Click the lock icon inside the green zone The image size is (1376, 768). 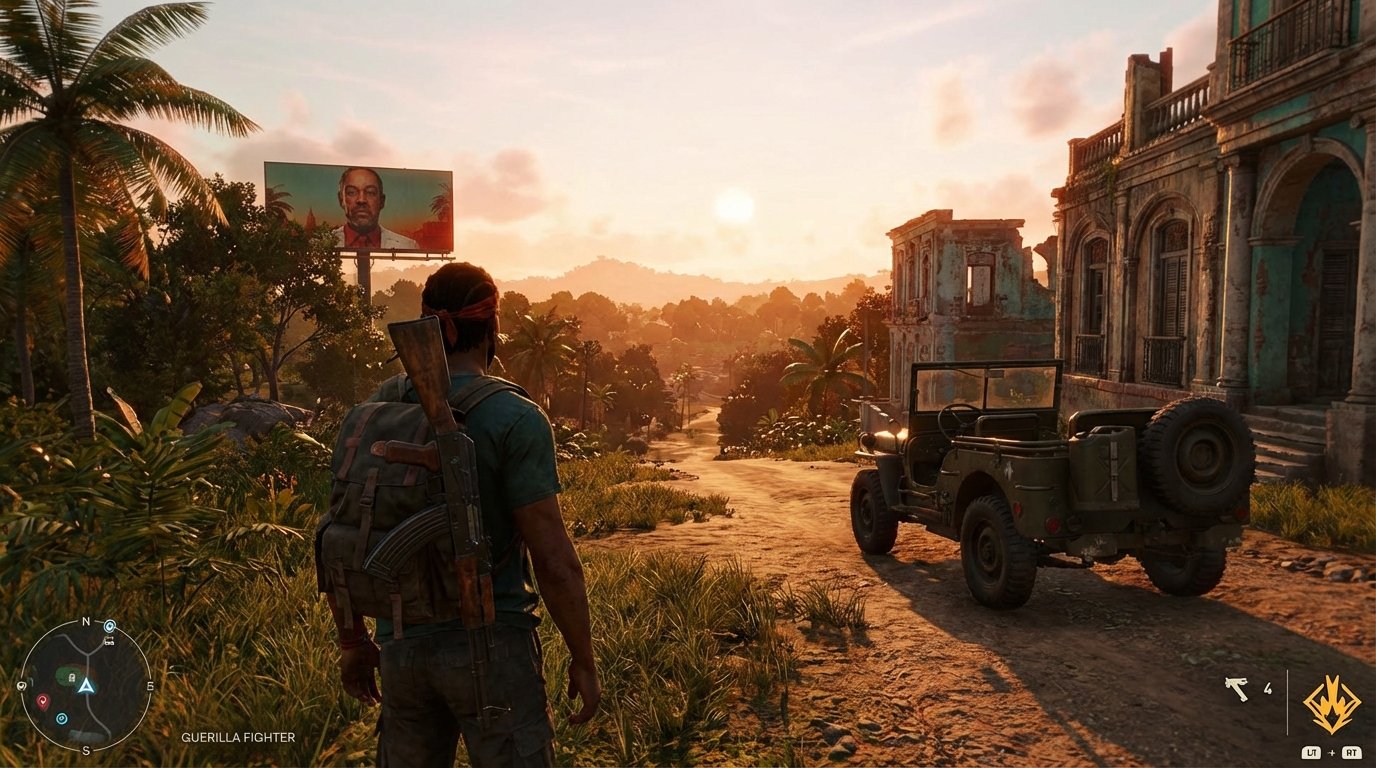71,678
